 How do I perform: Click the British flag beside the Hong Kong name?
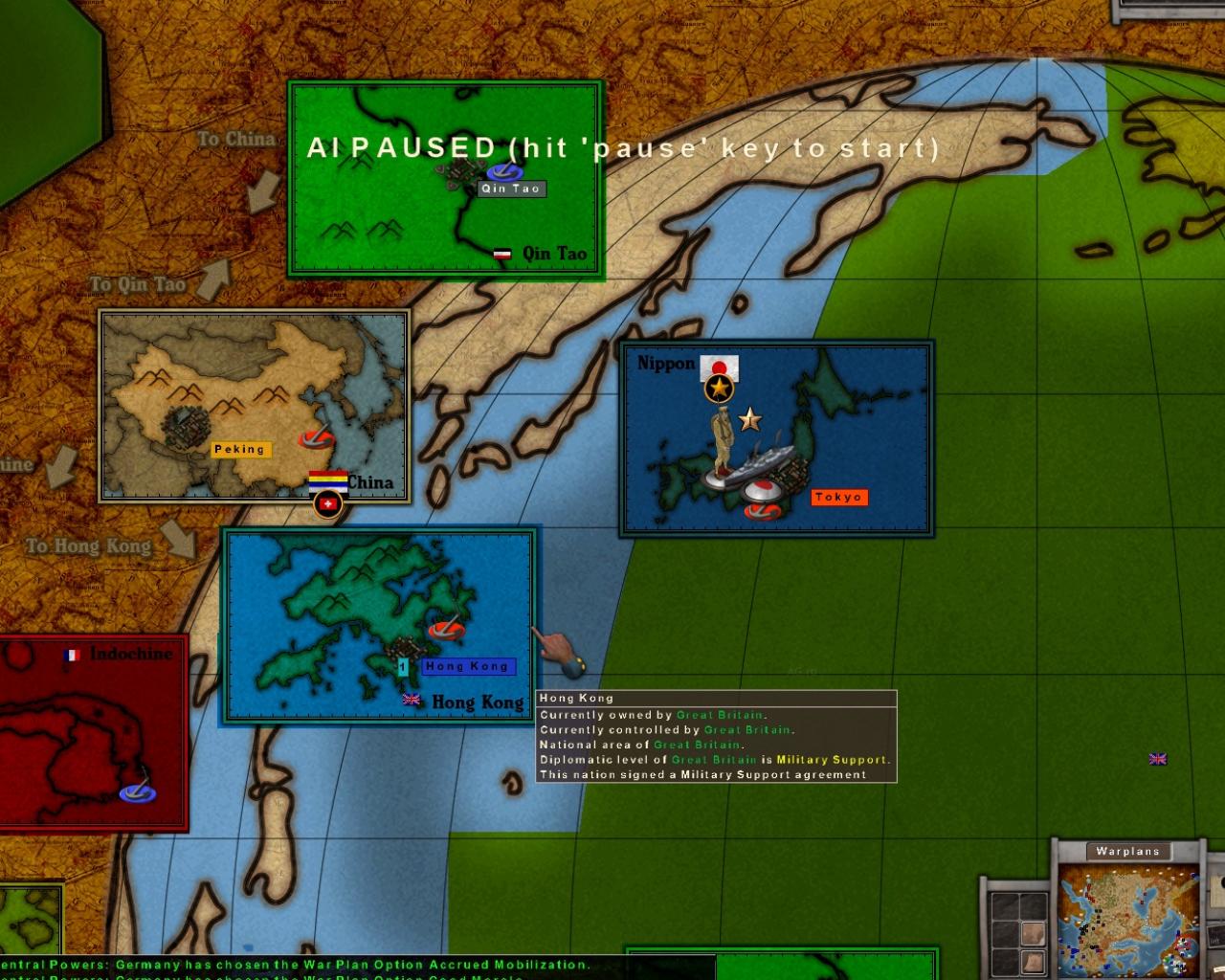[x=412, y=701]
